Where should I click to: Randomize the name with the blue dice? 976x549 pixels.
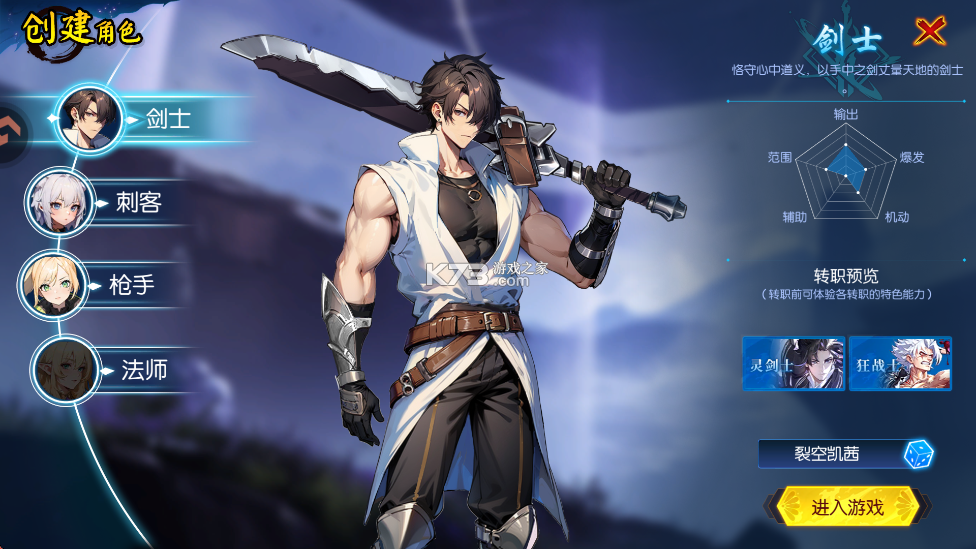click(x=918, y=455)
